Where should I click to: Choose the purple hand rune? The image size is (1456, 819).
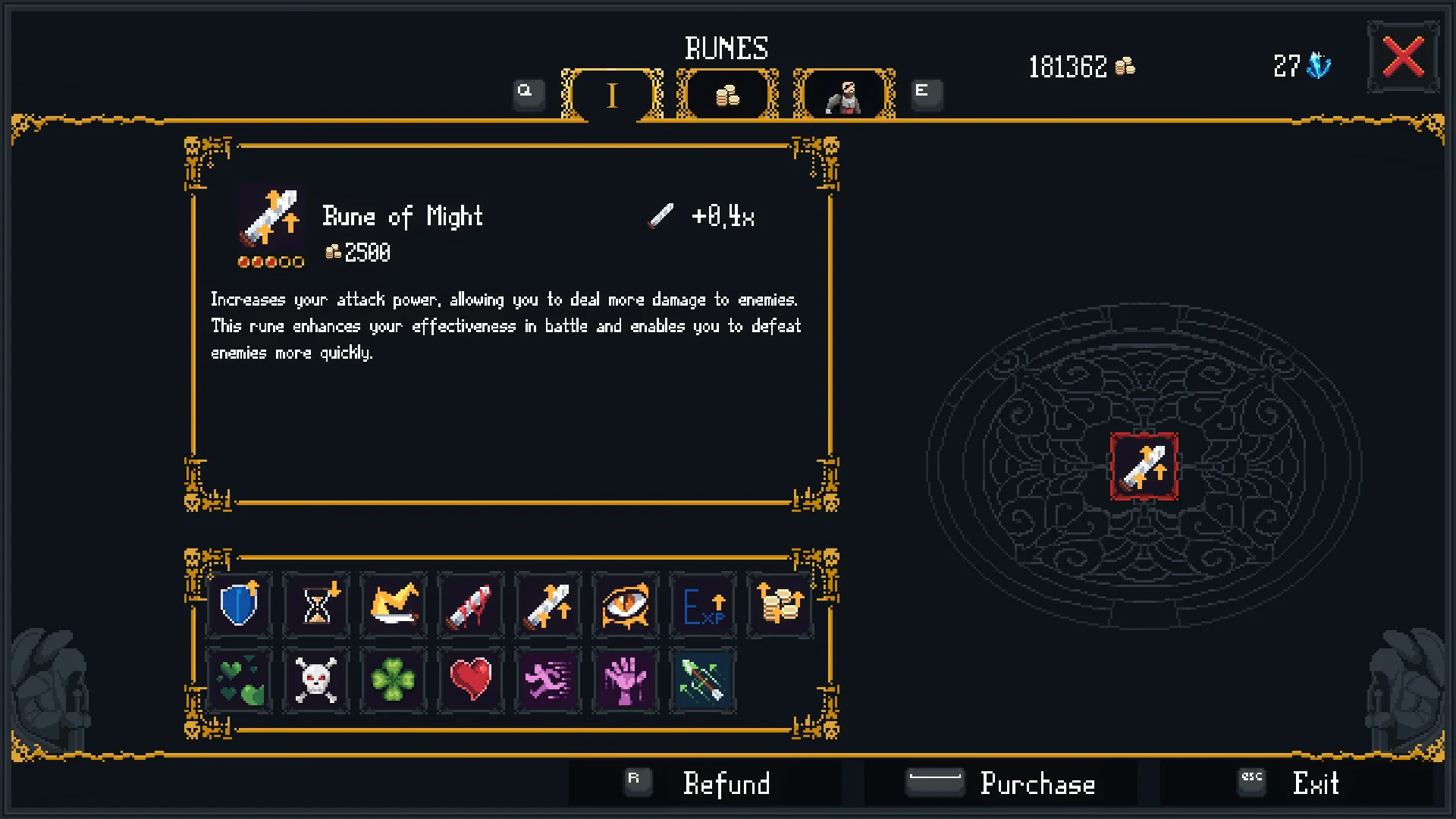point(626,680)
